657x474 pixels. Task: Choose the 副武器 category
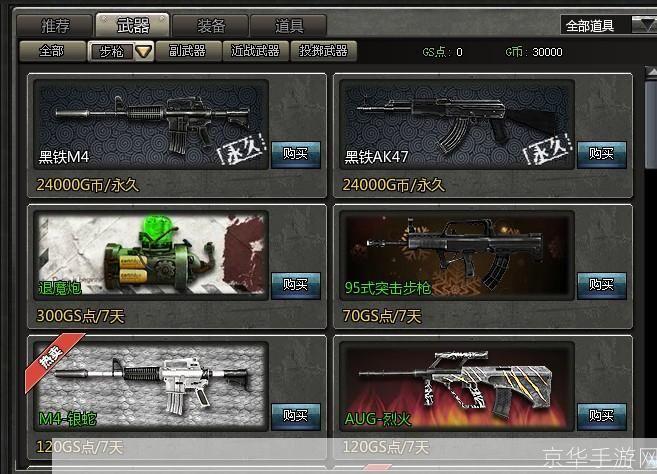(x=188, y=51)
